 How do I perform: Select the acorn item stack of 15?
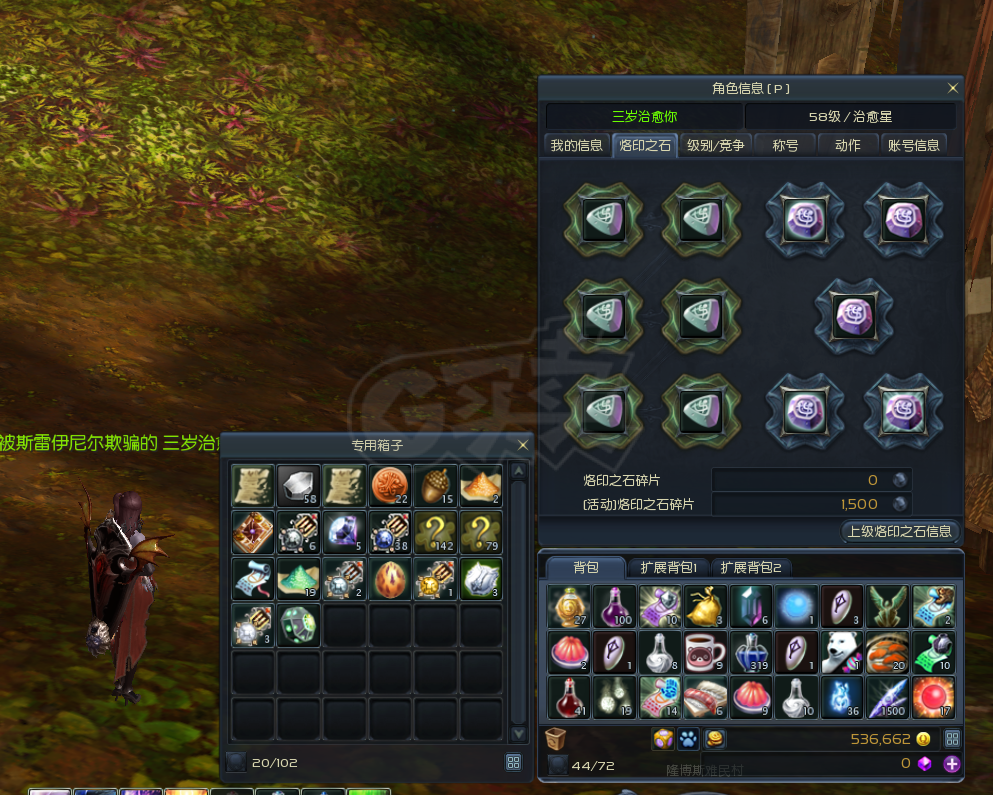coord(436,485)
